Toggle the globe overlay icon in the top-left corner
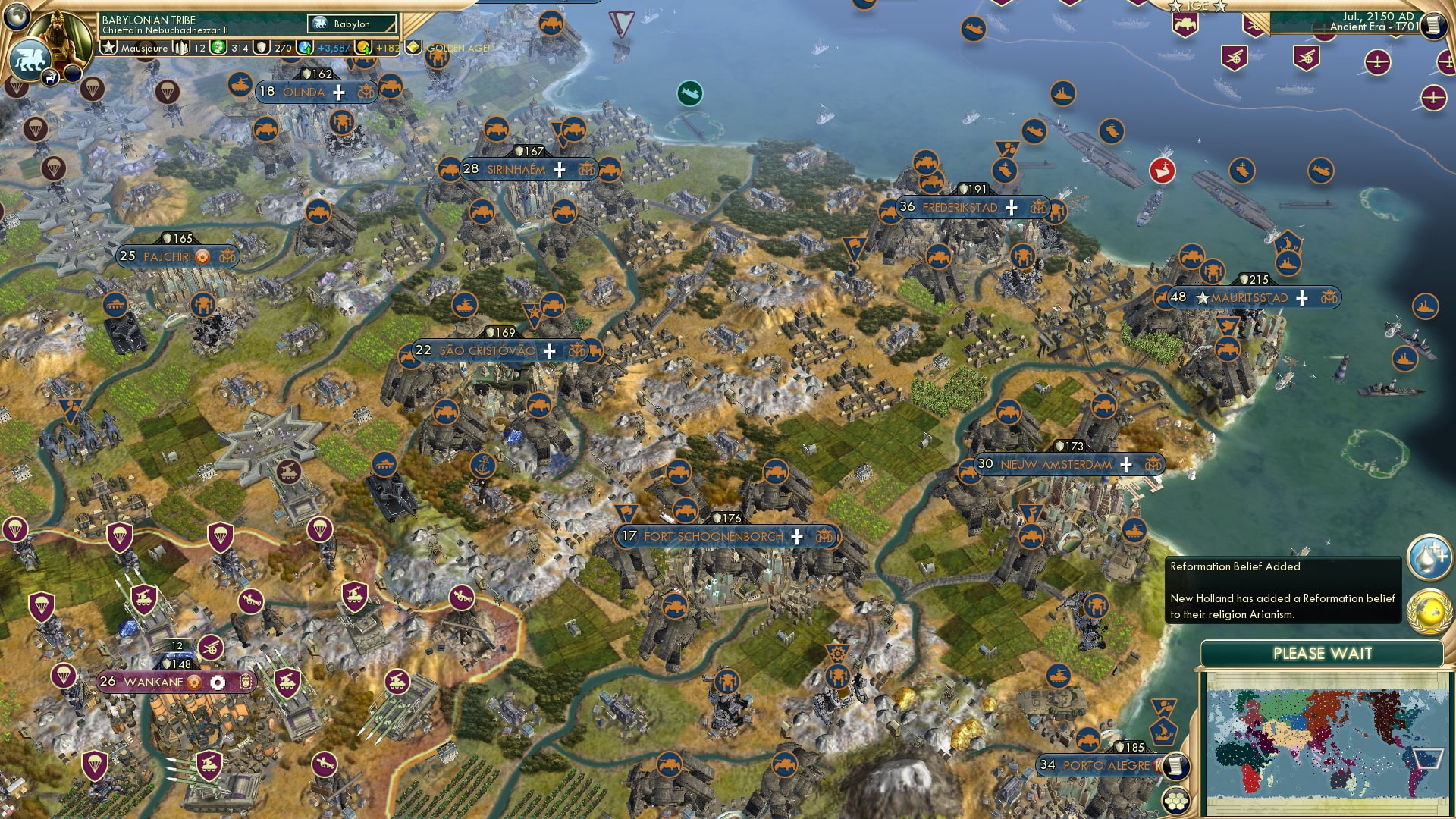The image size is (1456, 819). click(x=17, y=15)
